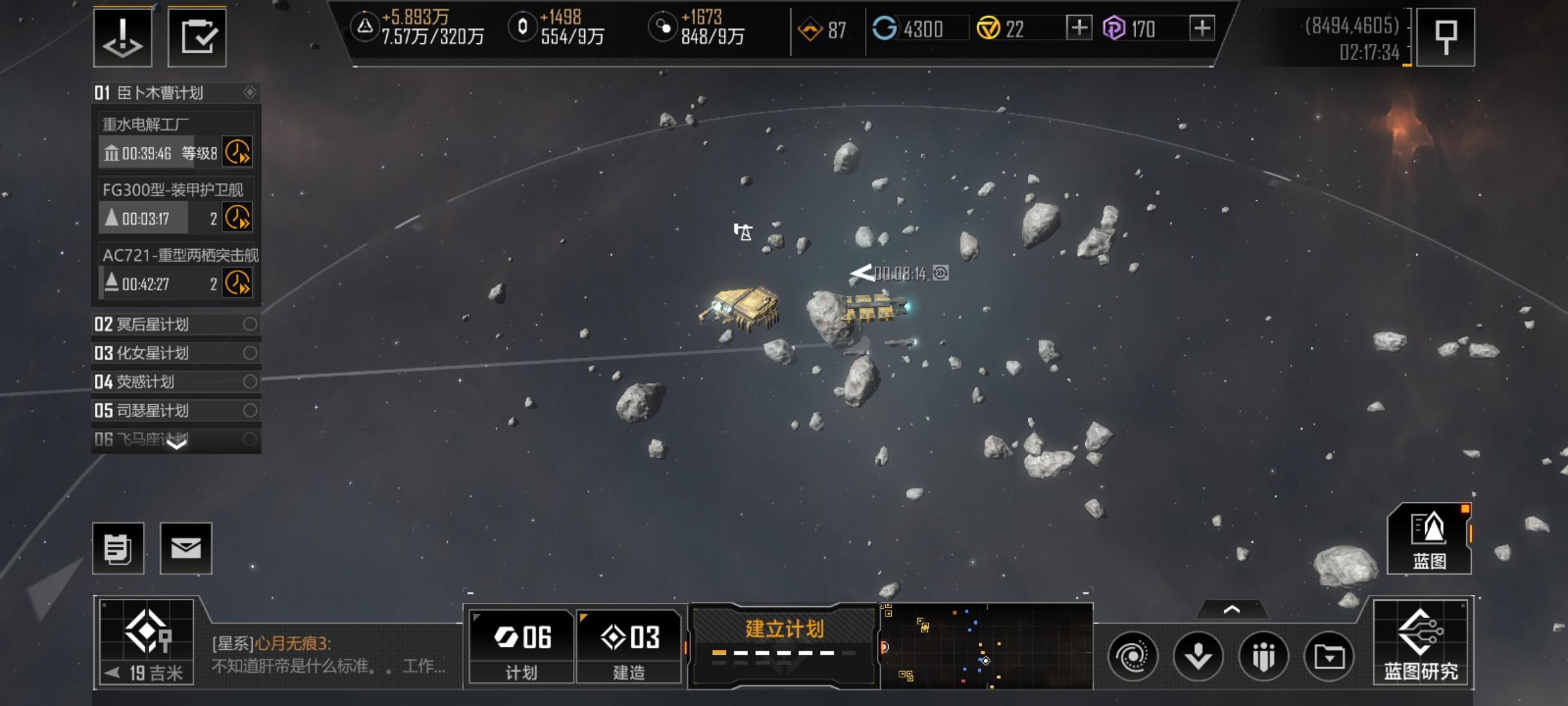Speed up FG300型-装甲护卫舰 production

tap(237, 218)
